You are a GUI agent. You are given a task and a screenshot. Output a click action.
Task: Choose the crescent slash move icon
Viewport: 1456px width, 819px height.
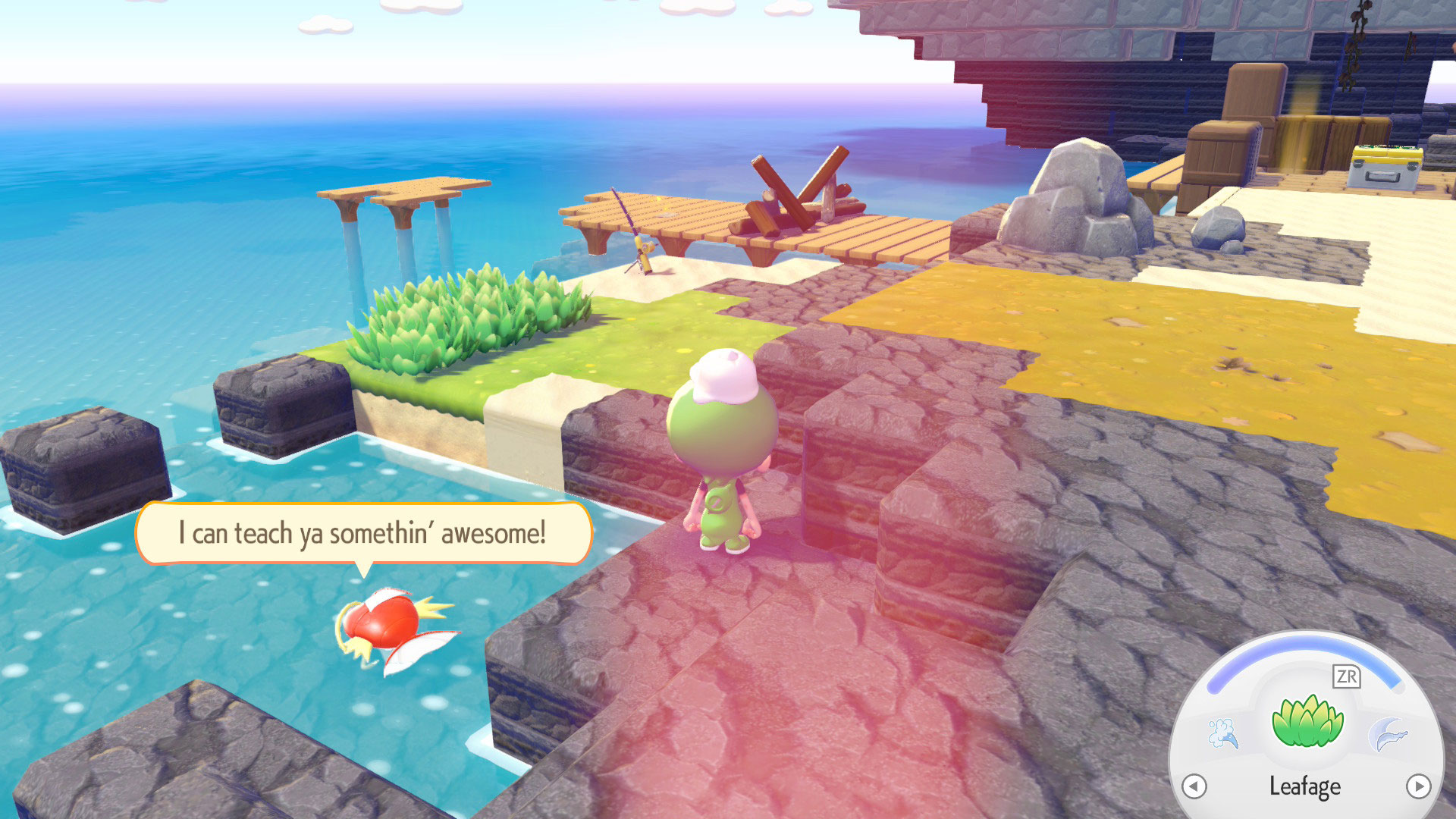point(1388,734)
